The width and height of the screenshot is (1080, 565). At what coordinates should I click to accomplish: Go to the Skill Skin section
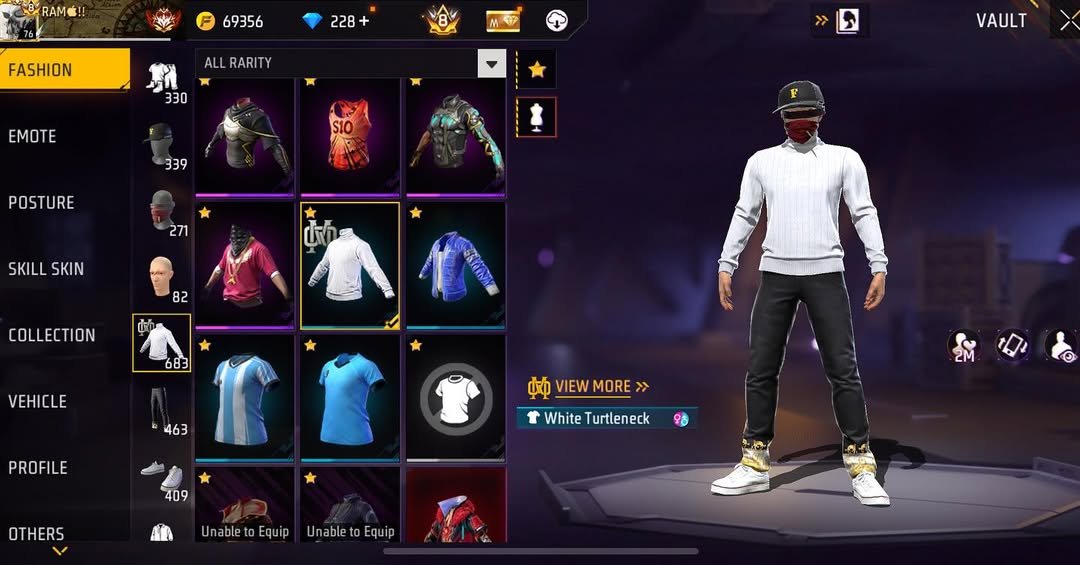click(46, 269)
